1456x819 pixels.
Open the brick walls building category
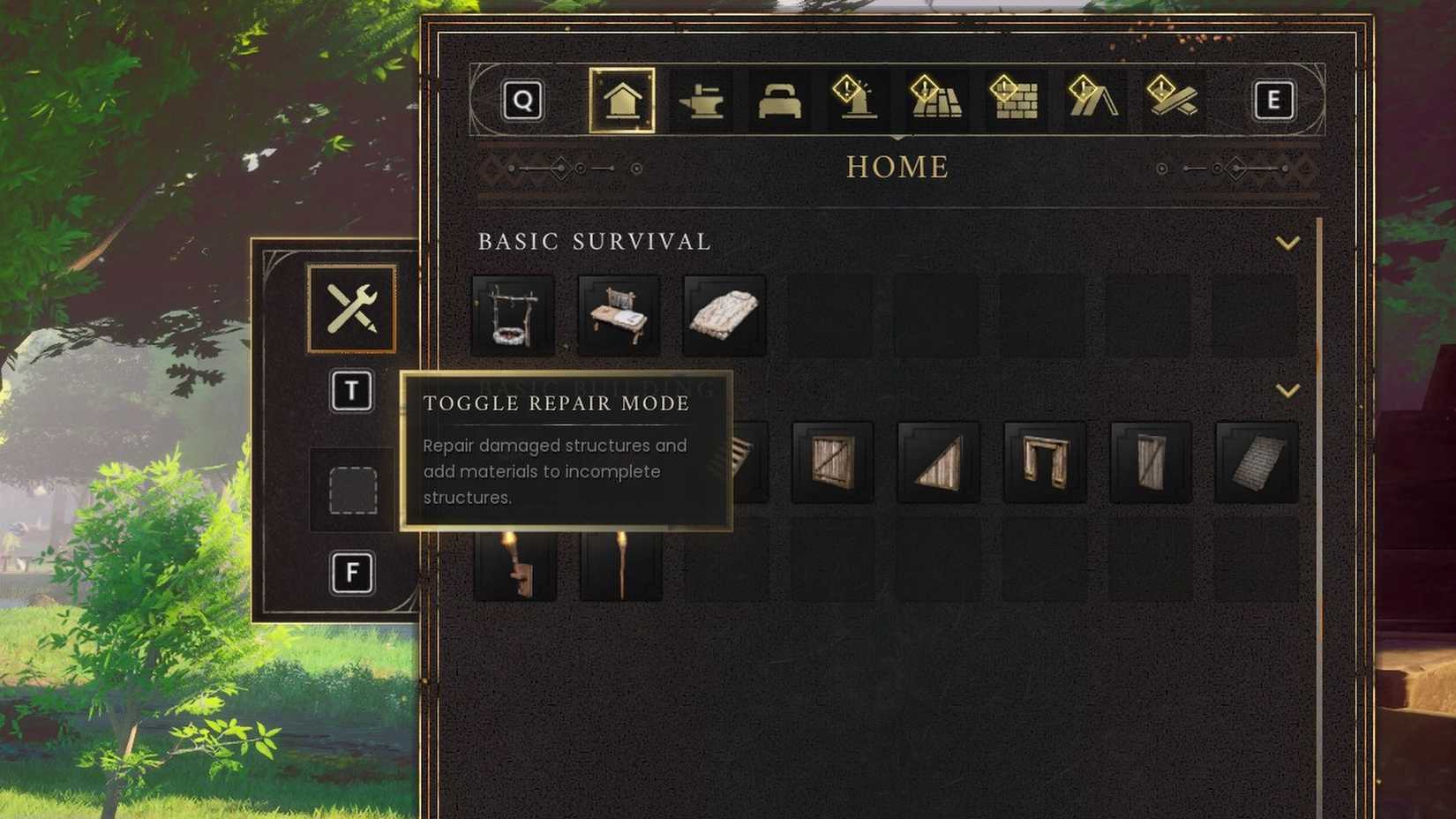coord(1013,100)
